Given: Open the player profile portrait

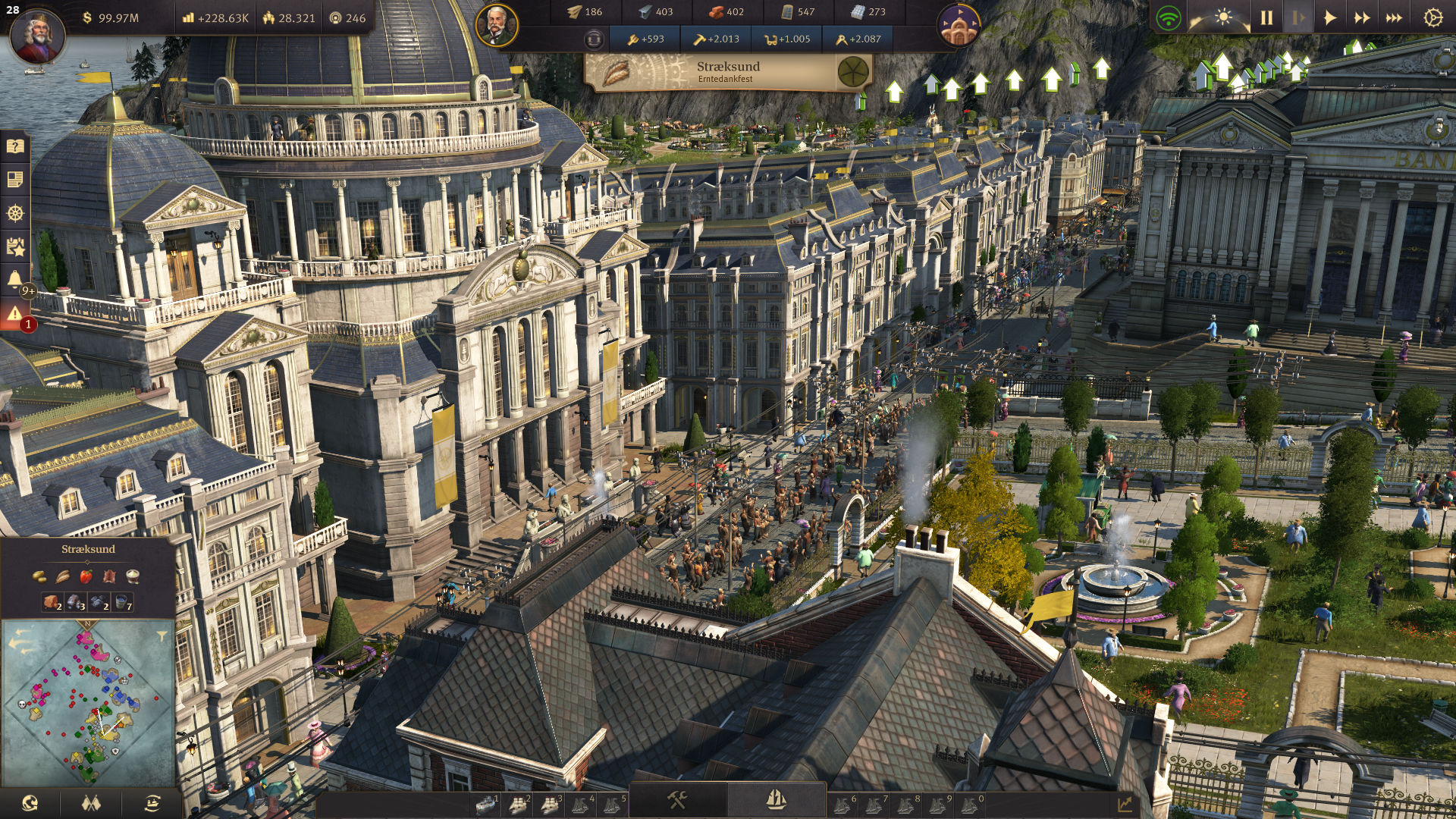Looking at the screenshot, I should pyautogui.click(x=36, y=35).
